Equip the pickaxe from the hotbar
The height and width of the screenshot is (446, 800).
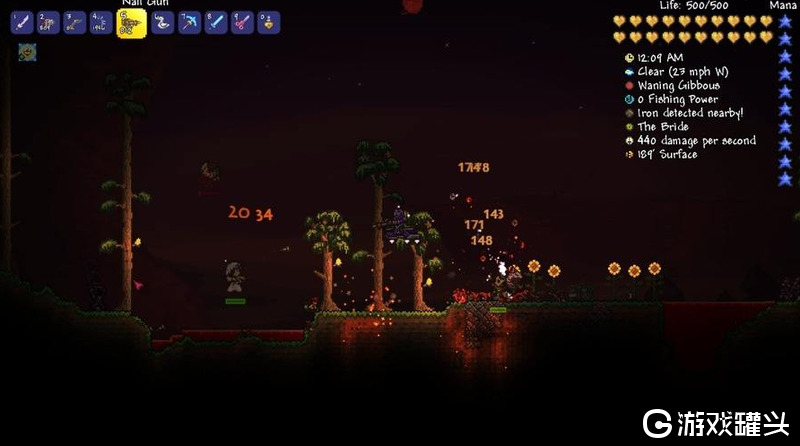190,22
